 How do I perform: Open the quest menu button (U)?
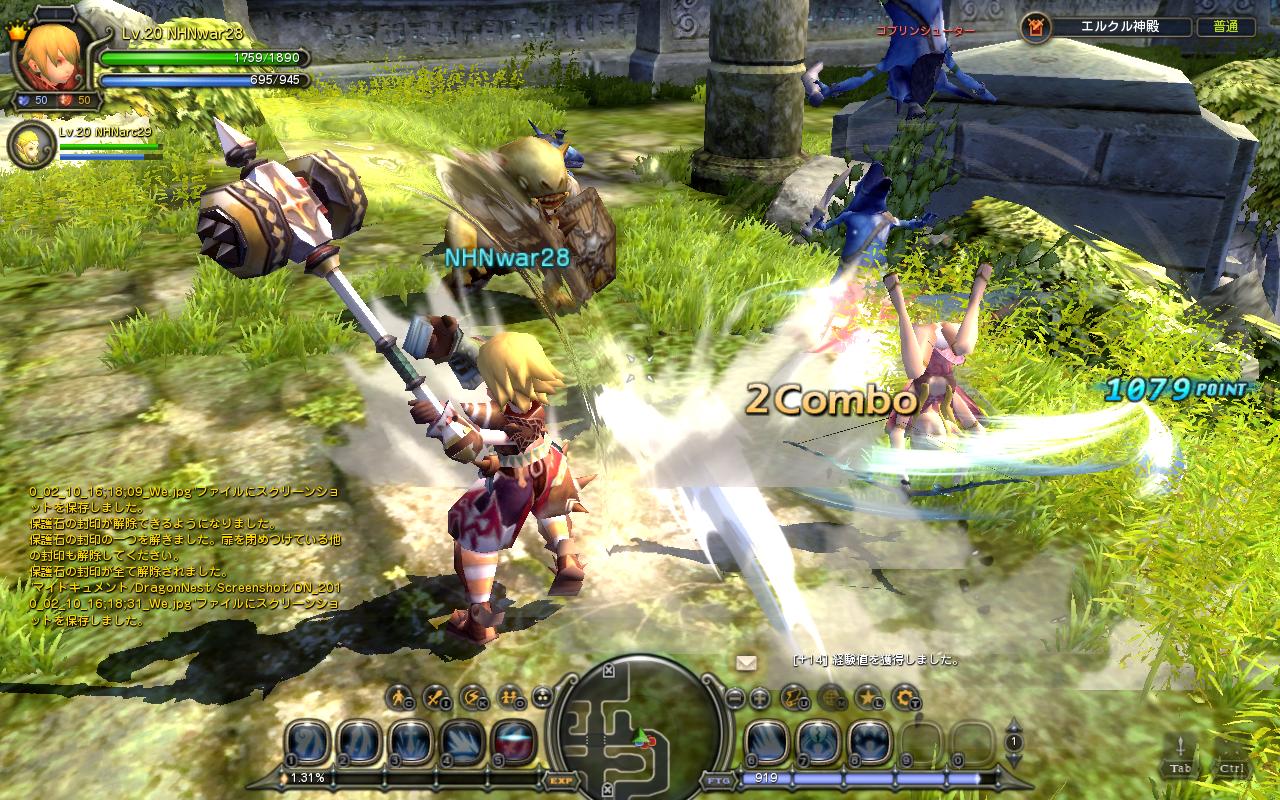794,696
